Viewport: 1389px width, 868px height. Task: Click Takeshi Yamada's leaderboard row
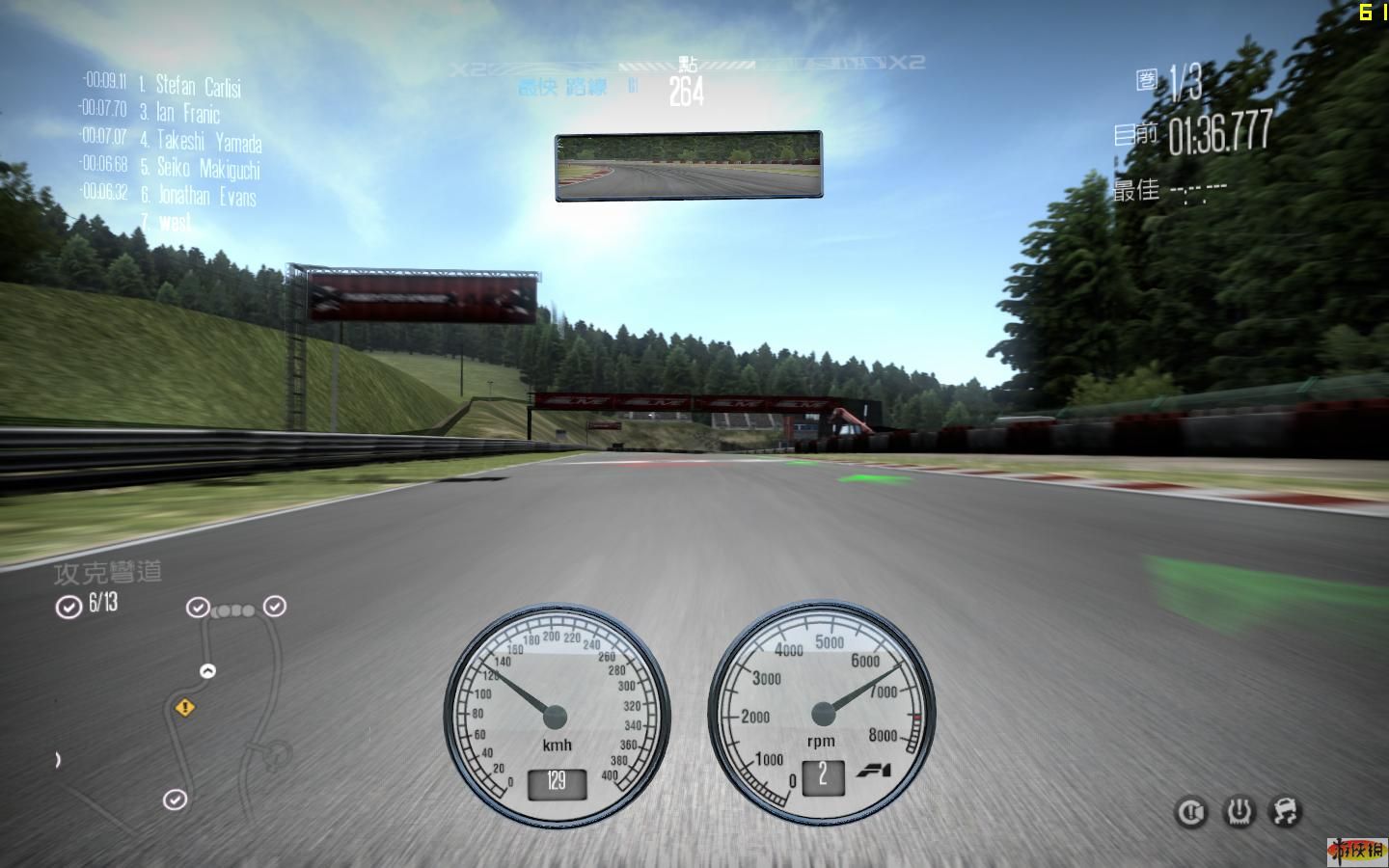pos(208,141)
